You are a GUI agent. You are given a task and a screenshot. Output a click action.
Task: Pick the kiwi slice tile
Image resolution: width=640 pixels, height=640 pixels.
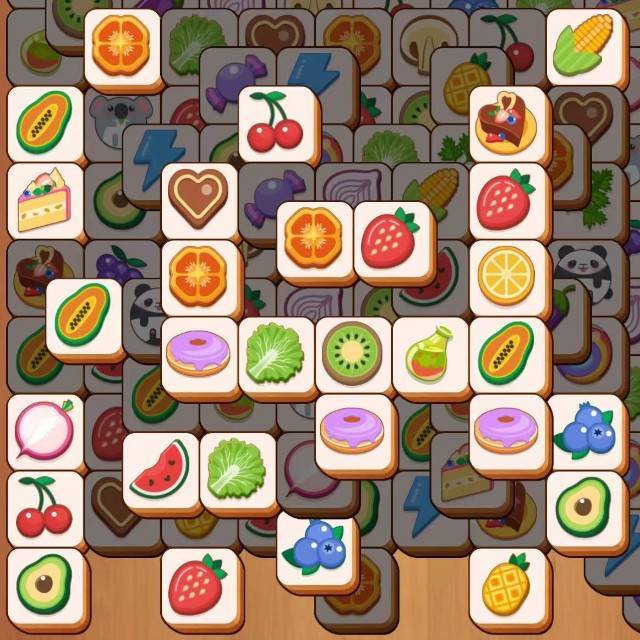(353, 353)
